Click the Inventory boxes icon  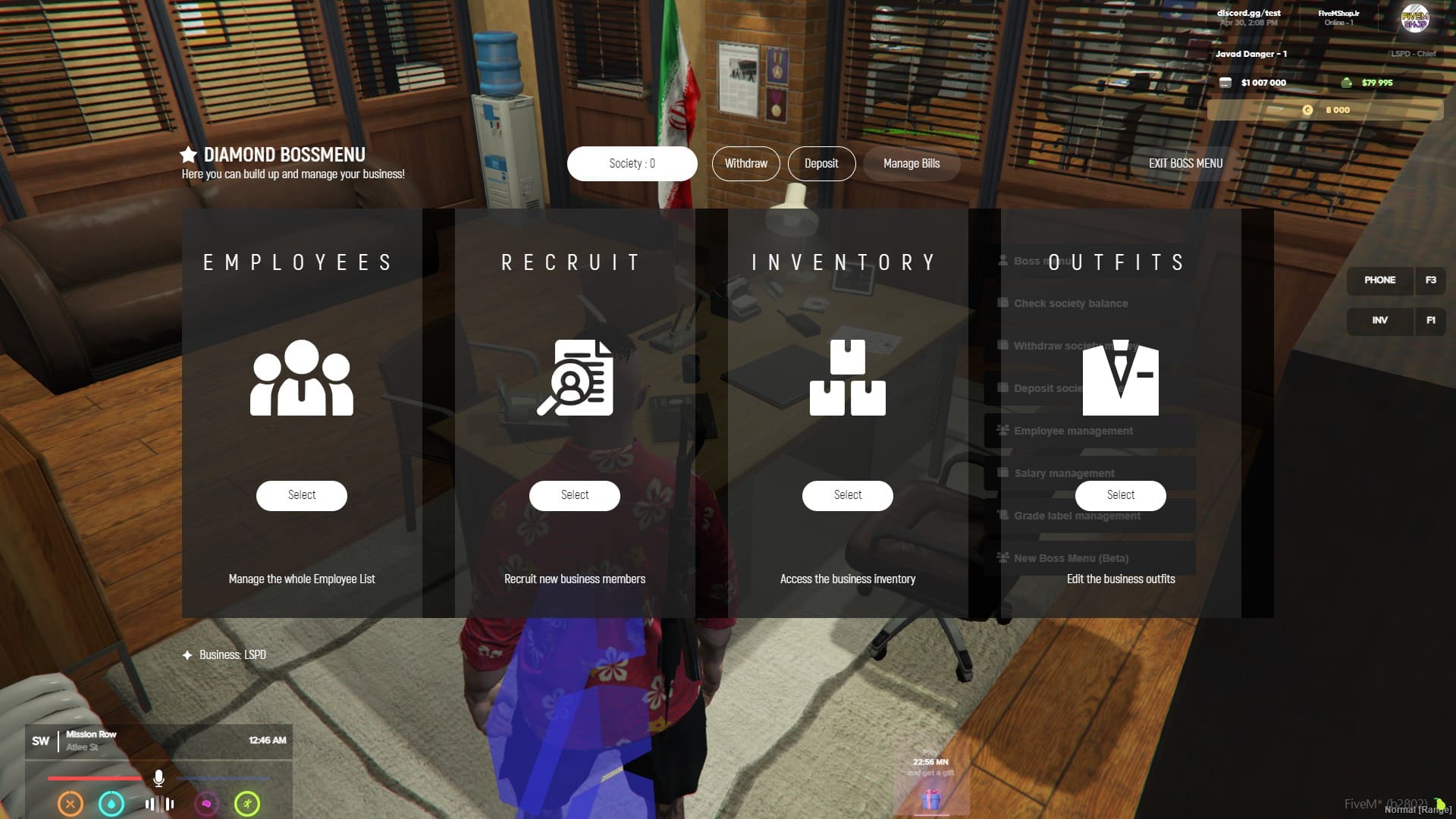click(848, 378)
